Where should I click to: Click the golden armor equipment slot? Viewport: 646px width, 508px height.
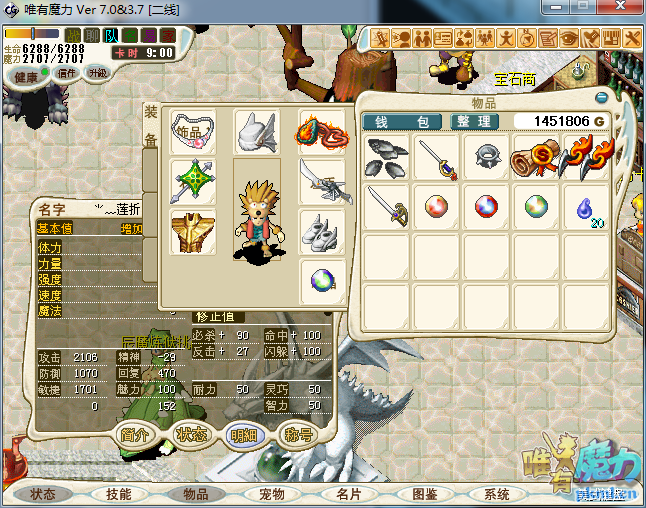[193, 231]
